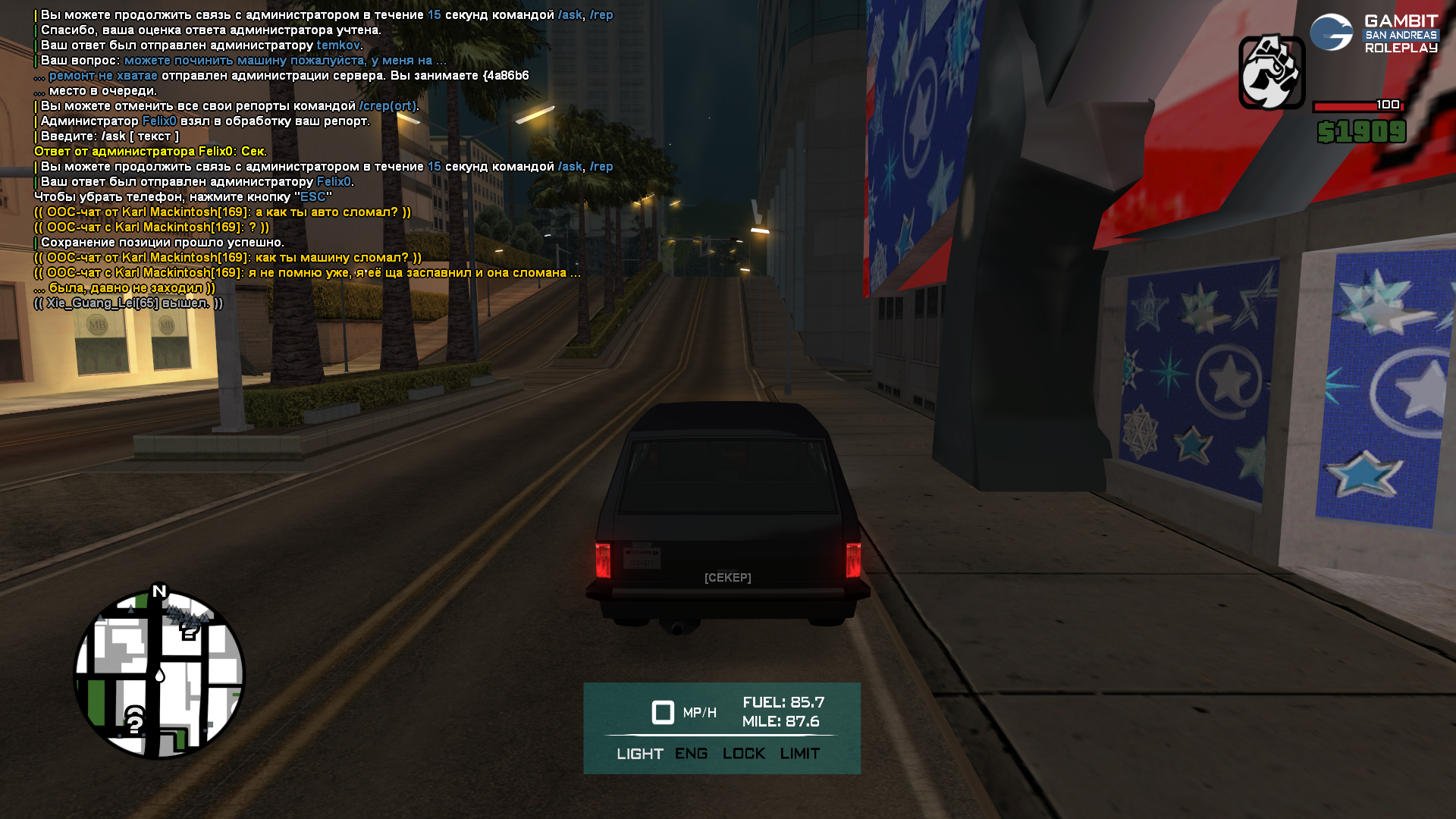Click the Karl Mackintosh OOC chat message
The image size is (1456, 819).
pos(222,212)
